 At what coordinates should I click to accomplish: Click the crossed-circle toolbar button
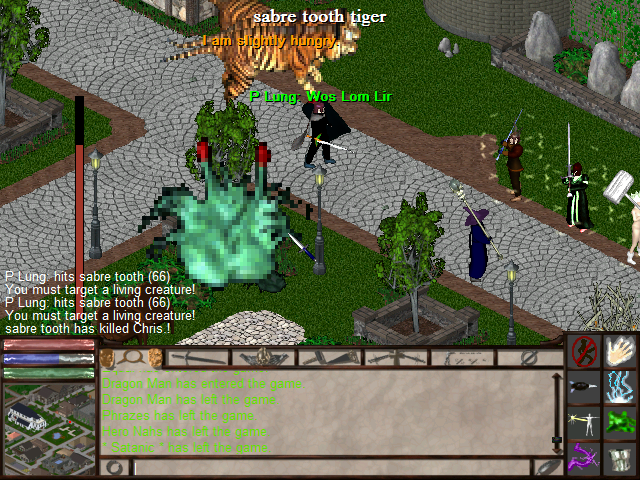pyautogui.click(x=530, y=357)
